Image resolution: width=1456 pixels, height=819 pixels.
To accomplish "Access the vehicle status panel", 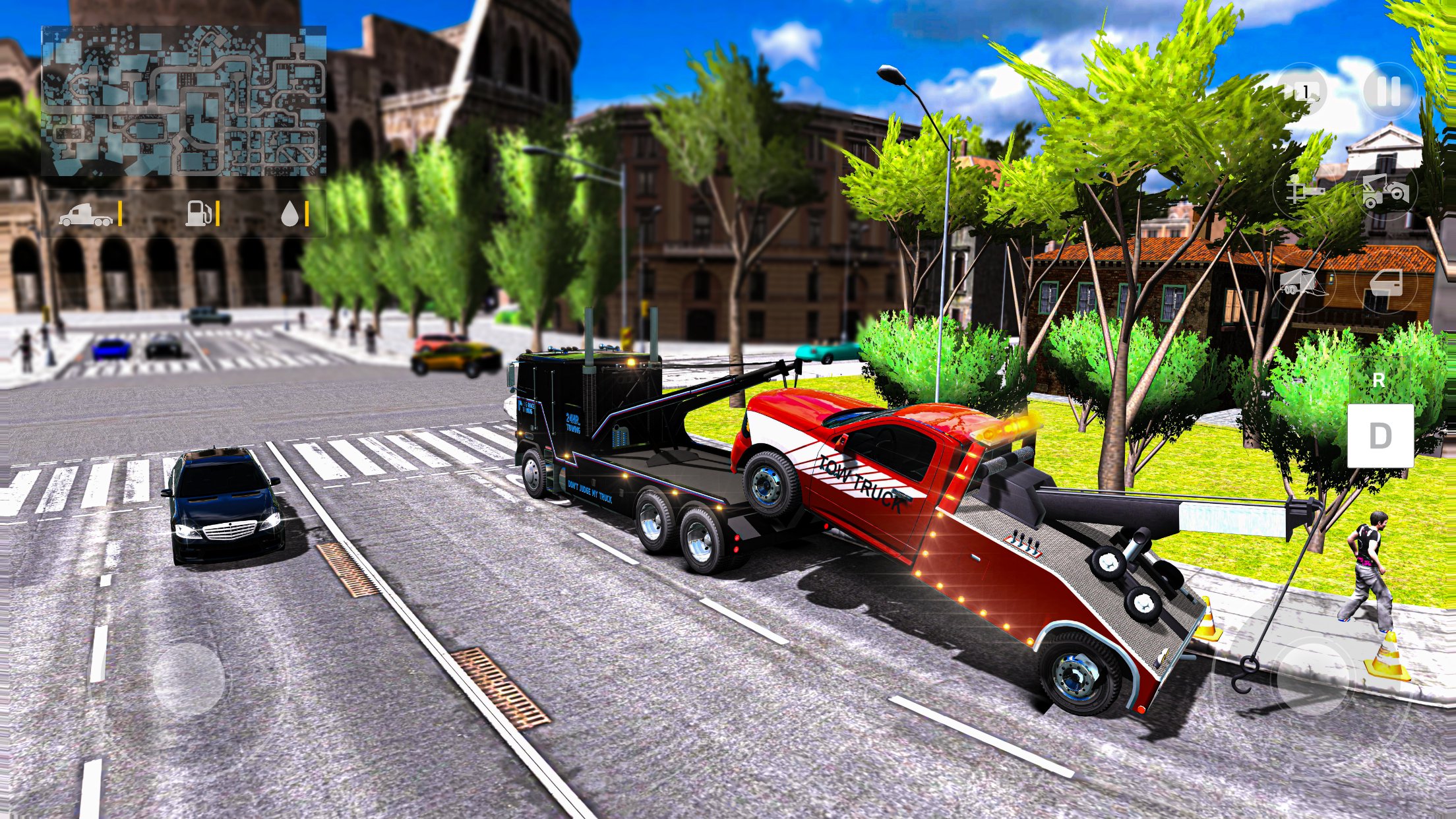I will pos(185,212).
